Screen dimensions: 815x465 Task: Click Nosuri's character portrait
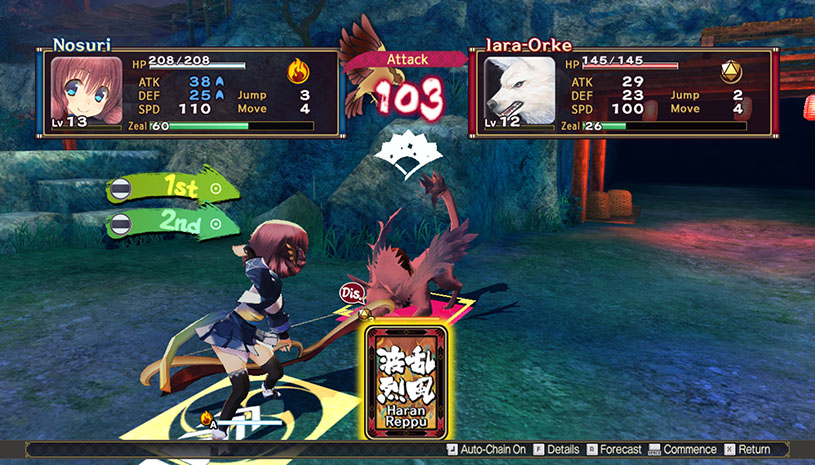point(79,91)
